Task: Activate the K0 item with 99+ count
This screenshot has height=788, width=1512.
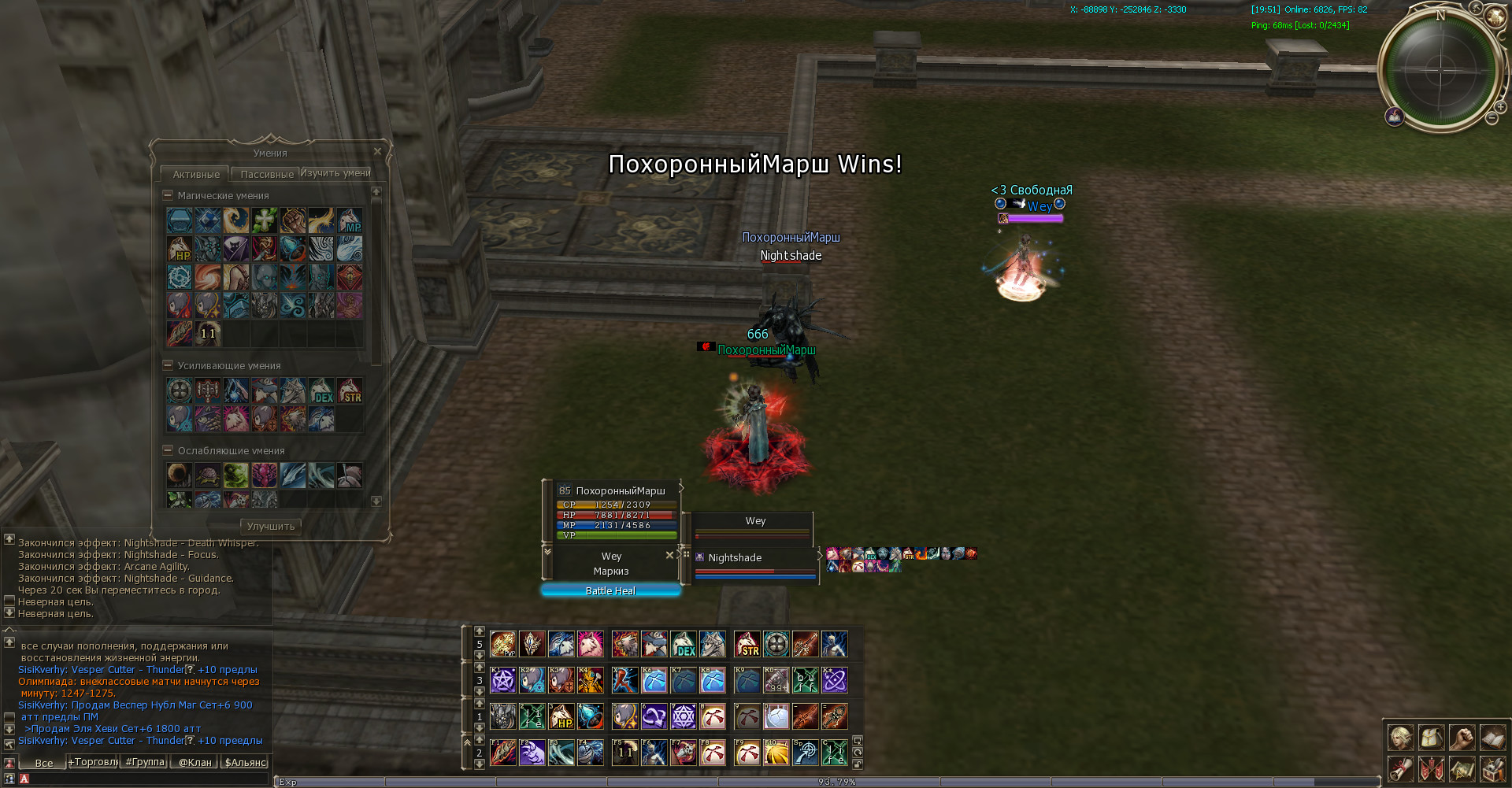Action: 776,680
